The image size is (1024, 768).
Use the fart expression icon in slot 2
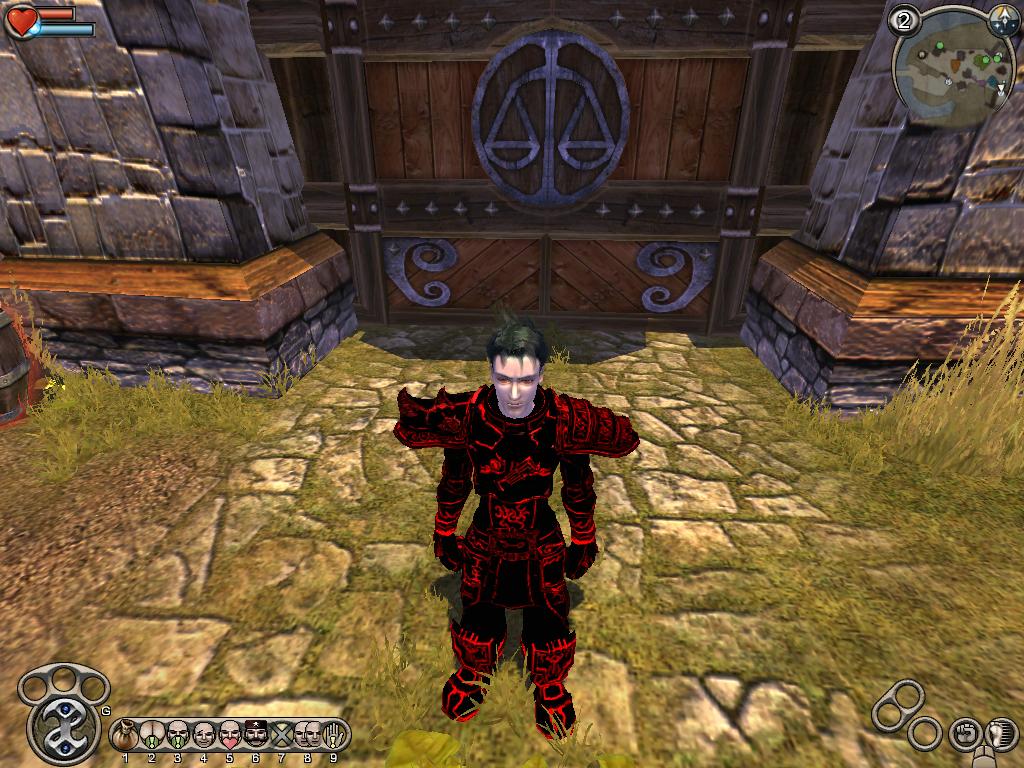click(x=152, y=735)
